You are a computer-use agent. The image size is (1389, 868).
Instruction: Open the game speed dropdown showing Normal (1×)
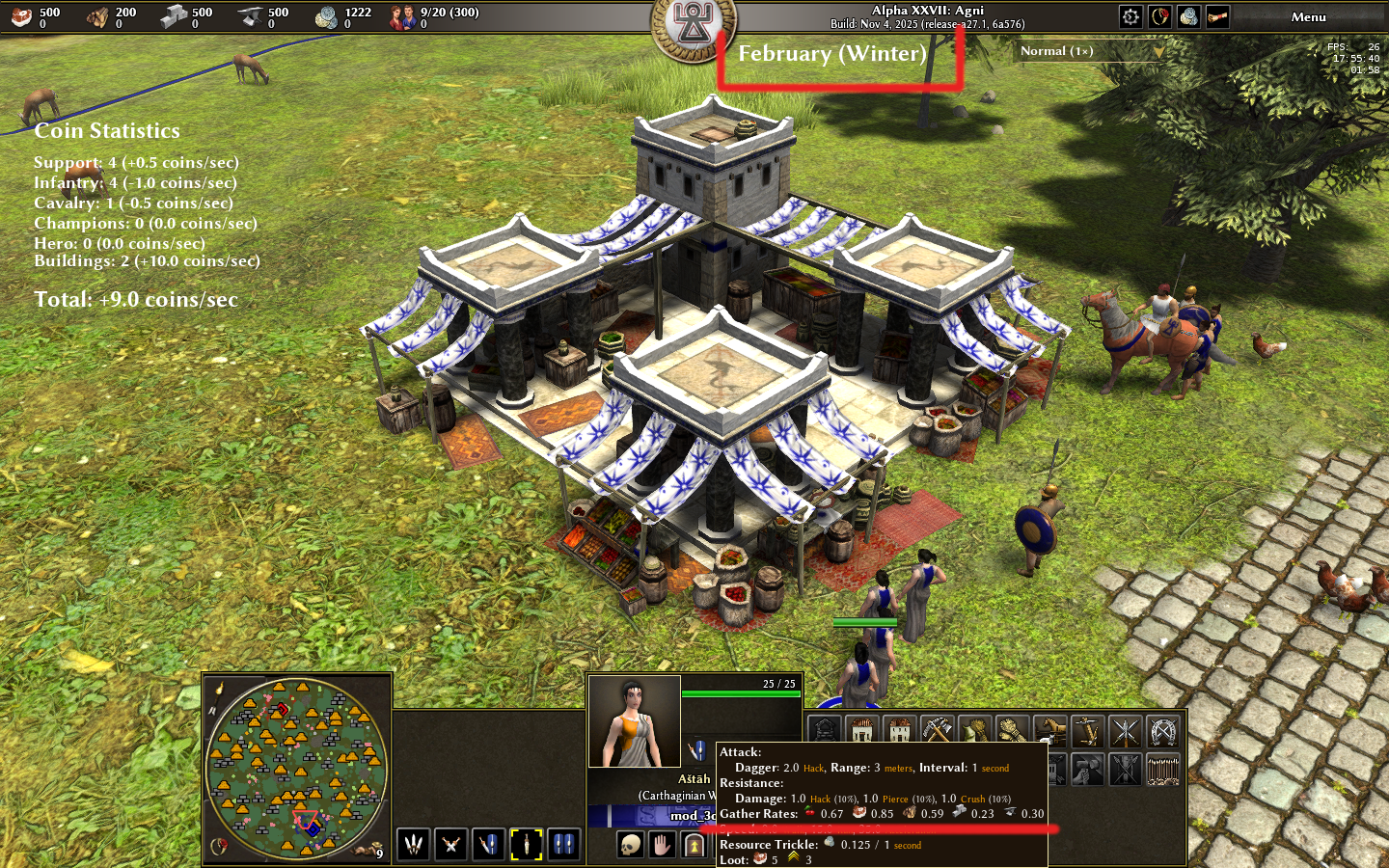(x=1090, y=51)
